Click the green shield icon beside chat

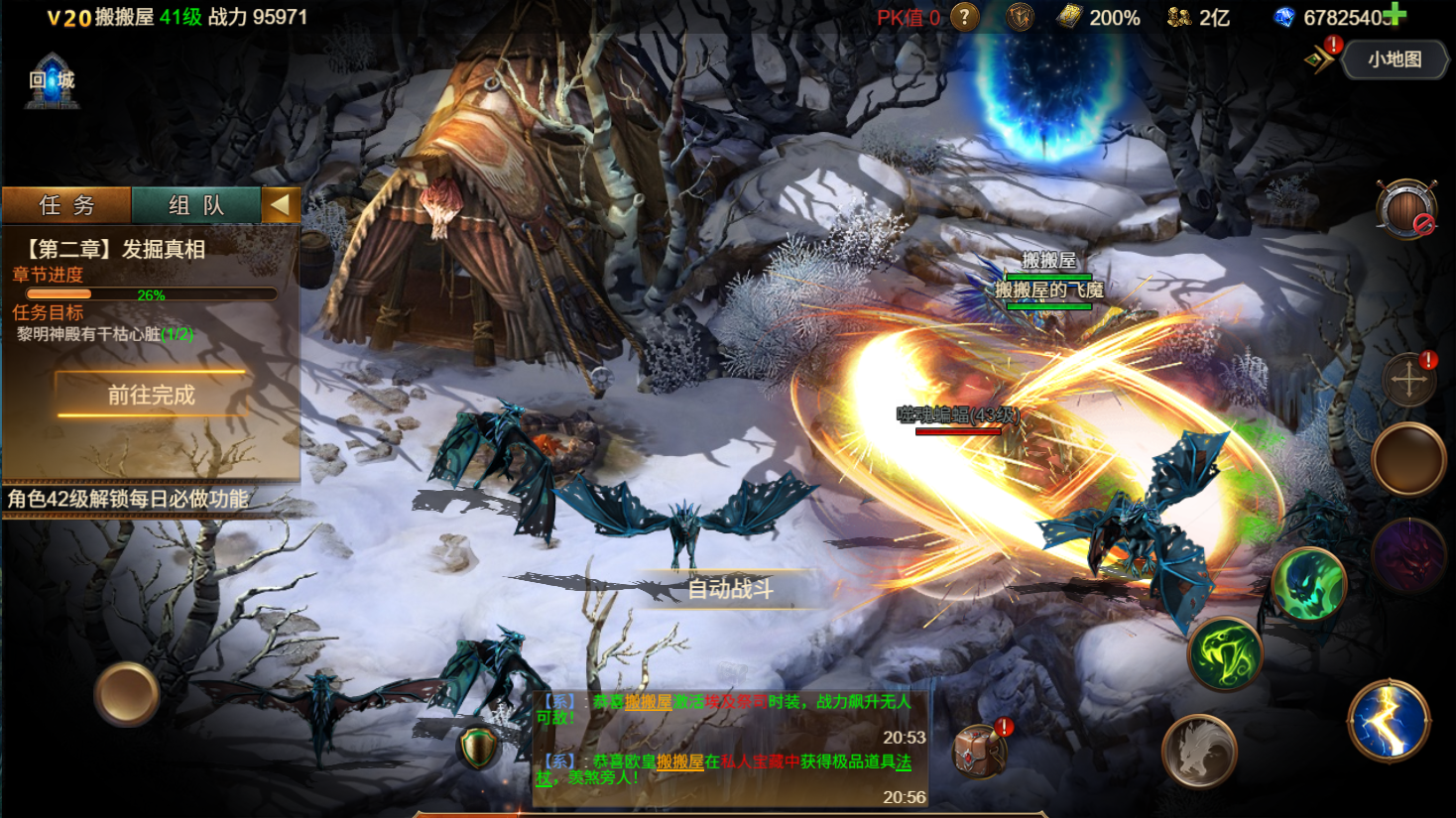(x=478, y=749)
